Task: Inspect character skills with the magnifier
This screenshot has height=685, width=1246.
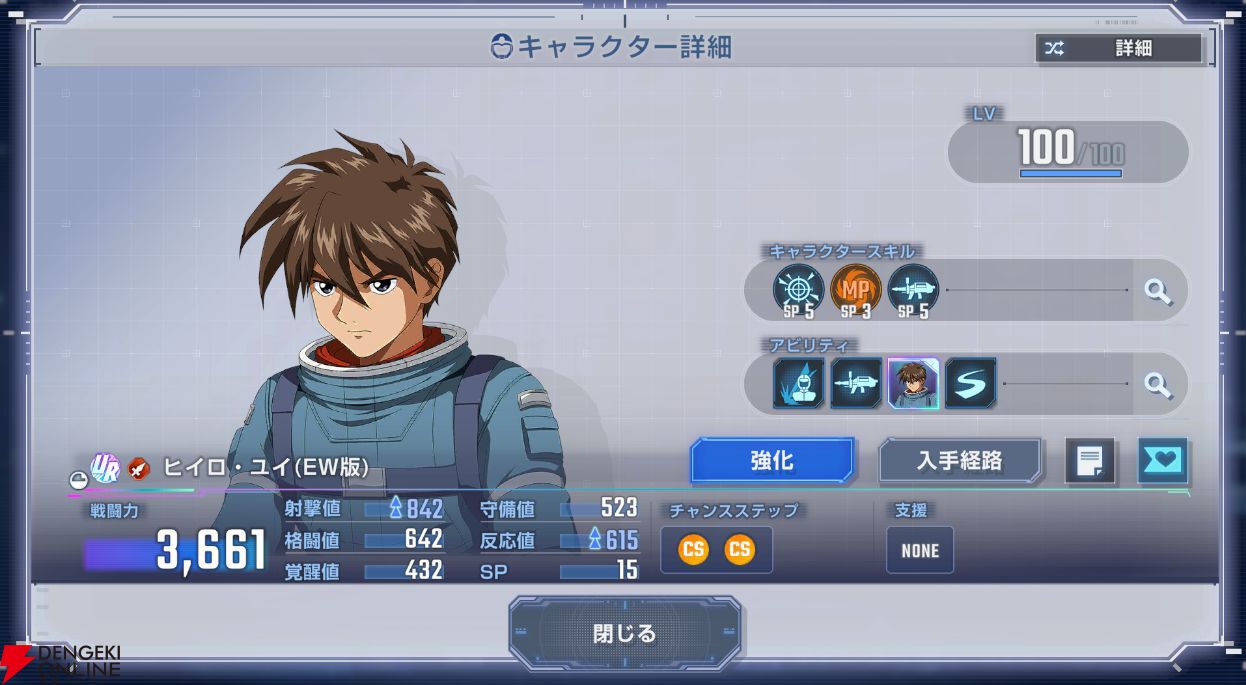Action: [1157, 291]
